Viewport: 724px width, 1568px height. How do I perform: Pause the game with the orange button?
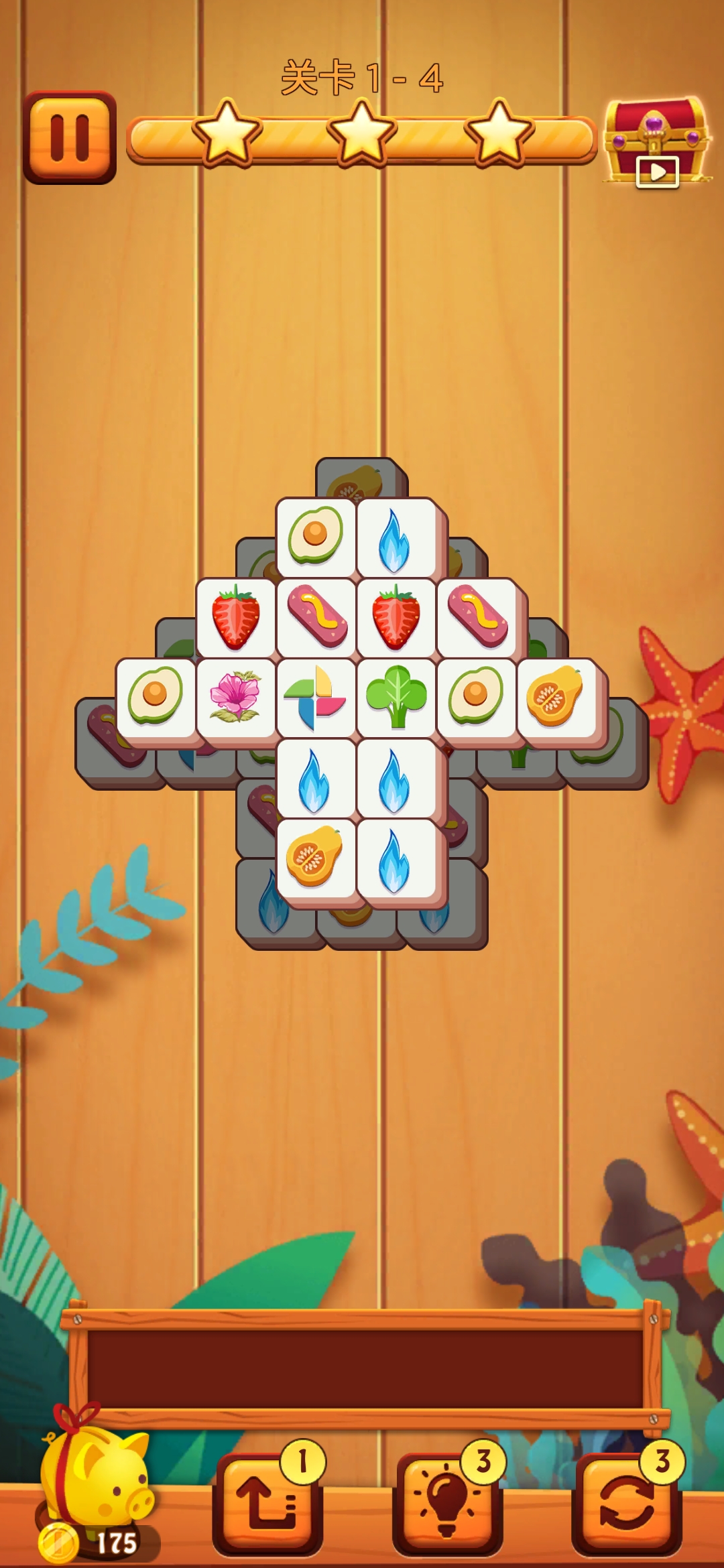coord(70,137)
